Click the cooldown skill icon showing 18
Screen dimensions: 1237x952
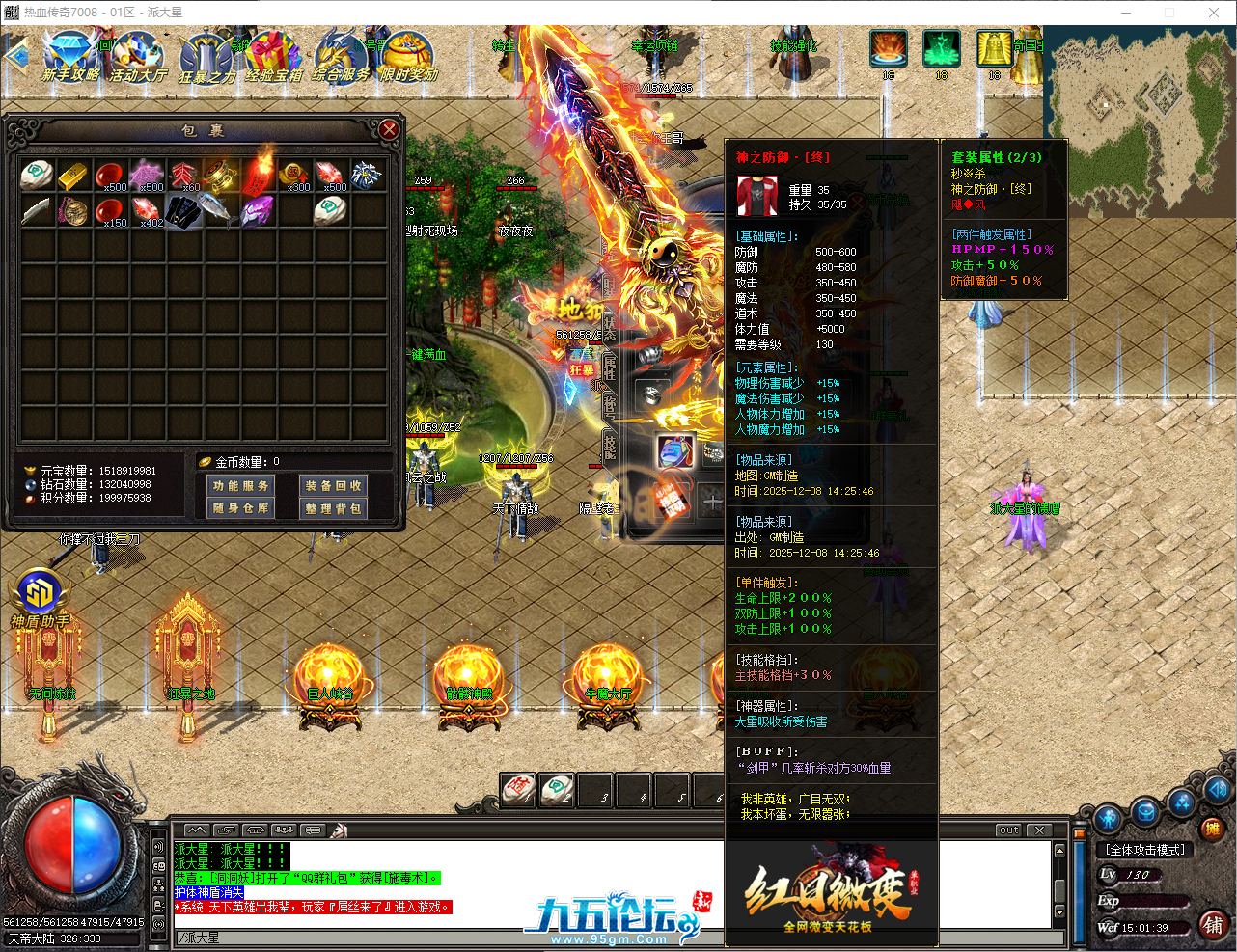point(889,48)
